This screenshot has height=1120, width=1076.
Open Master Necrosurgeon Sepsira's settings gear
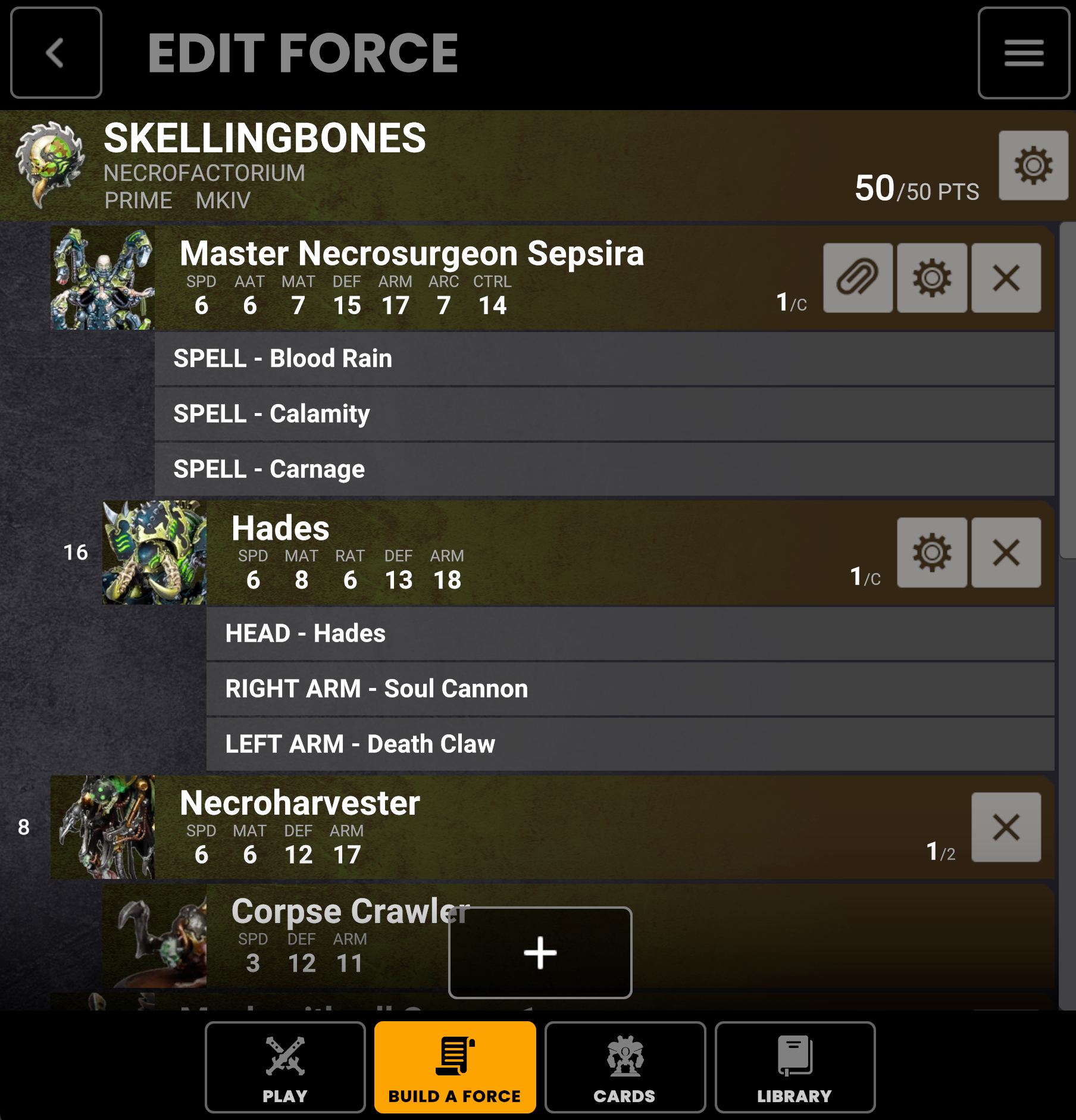pos(932,279)
